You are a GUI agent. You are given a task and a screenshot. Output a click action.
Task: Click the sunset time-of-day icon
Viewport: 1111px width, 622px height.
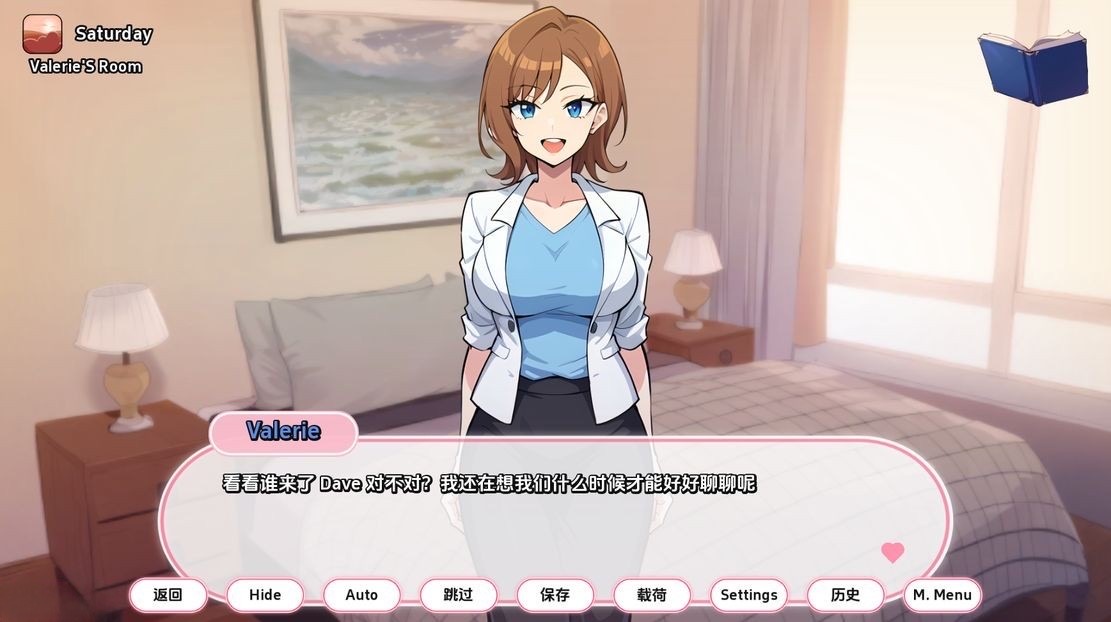pyautogui.click(x=42, y=34)
